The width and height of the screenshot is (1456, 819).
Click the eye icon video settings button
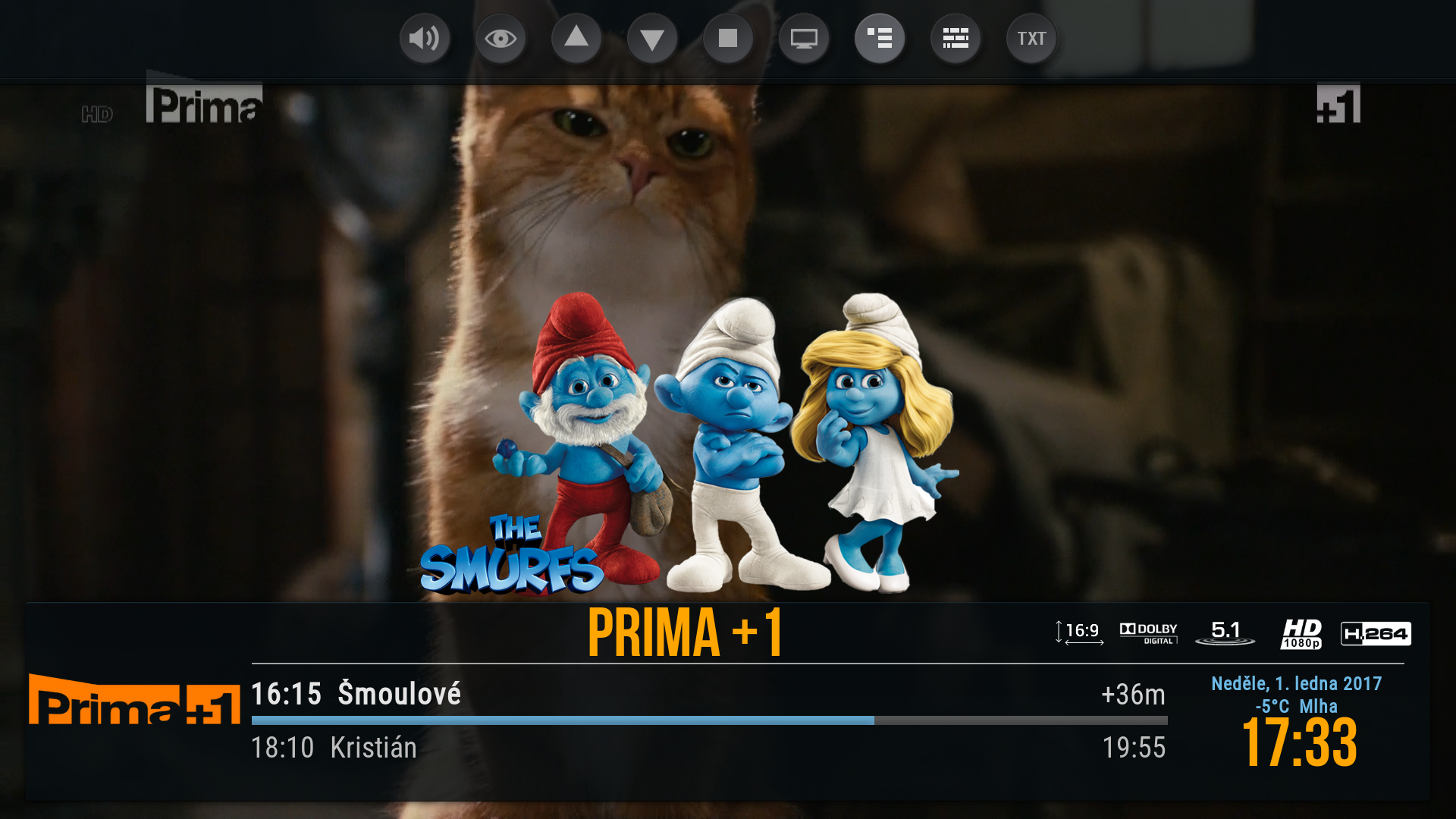pyautogui.click(x=500, y=38)
